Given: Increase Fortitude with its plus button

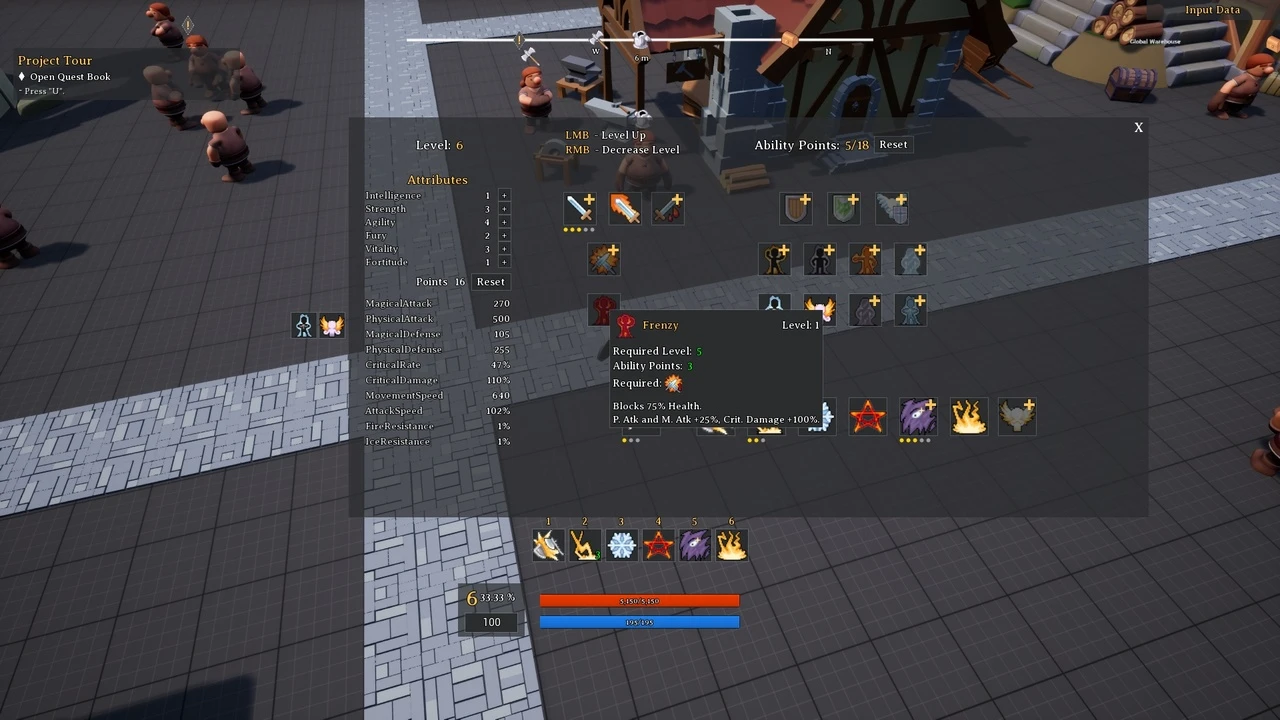Looking at the screenshot, I should click(x=504, y=262).
